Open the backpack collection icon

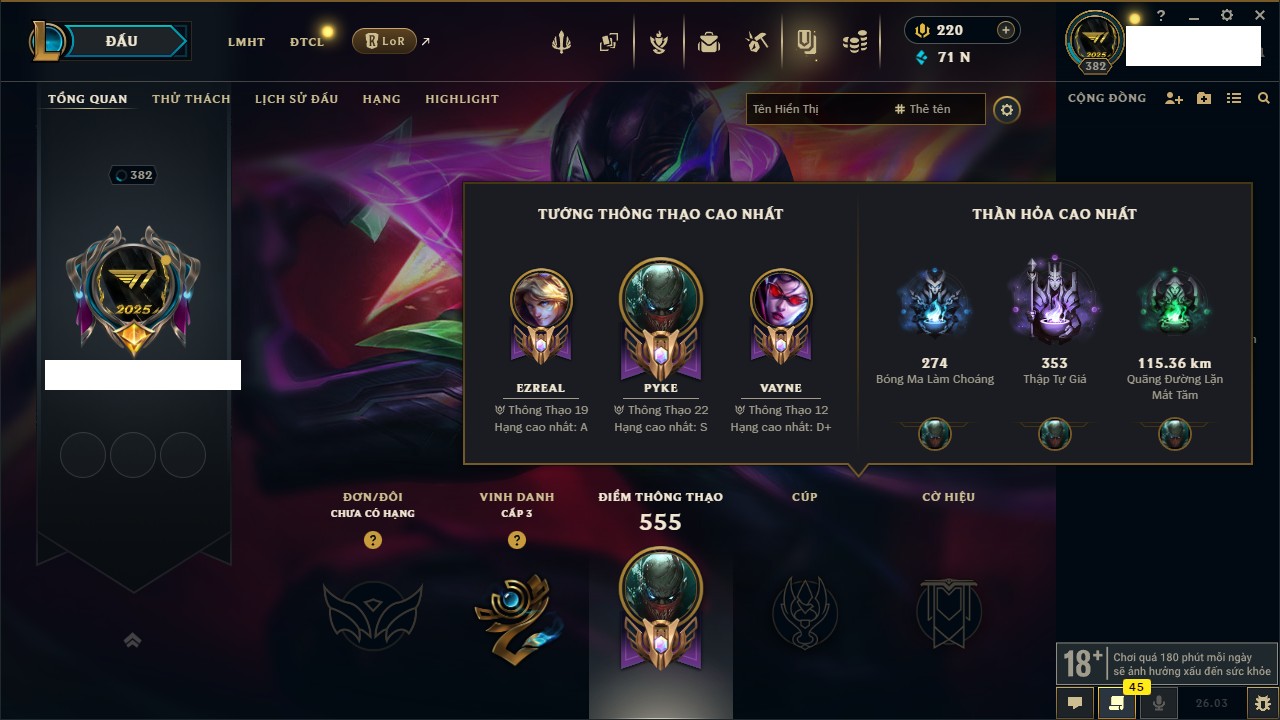point(709,42)
